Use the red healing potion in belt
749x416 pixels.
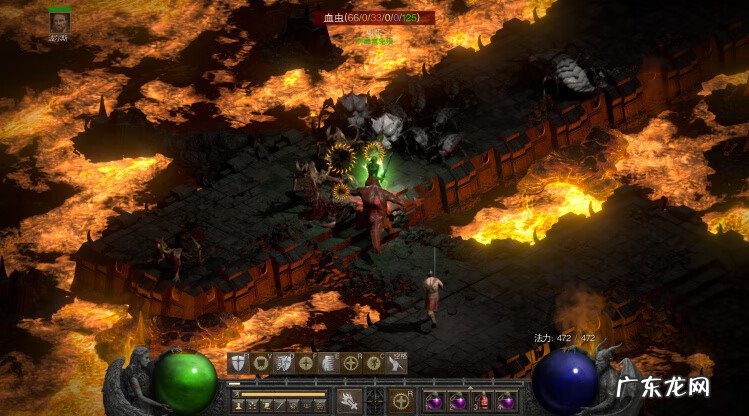(482, 401)
